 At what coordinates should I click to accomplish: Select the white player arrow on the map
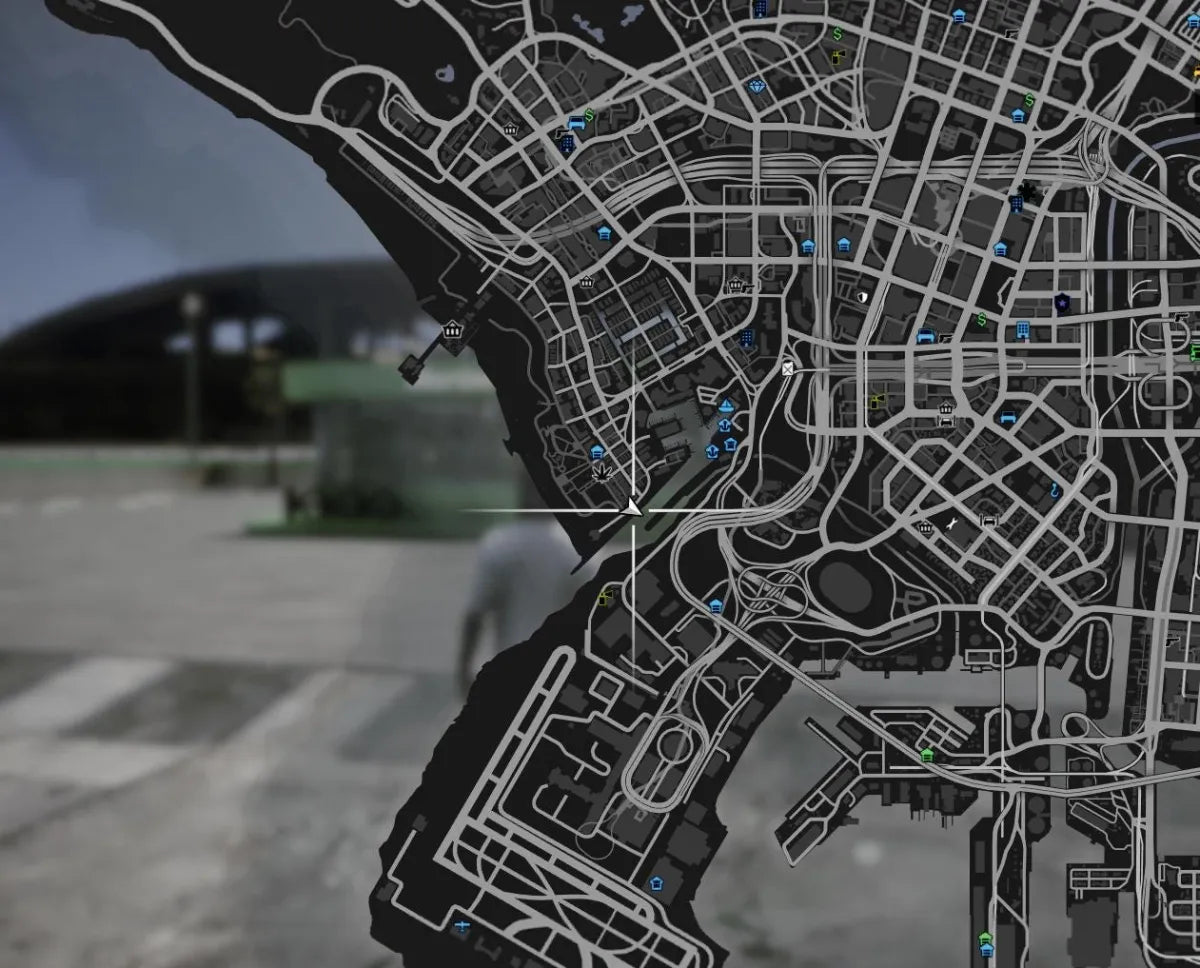point(632,510)
